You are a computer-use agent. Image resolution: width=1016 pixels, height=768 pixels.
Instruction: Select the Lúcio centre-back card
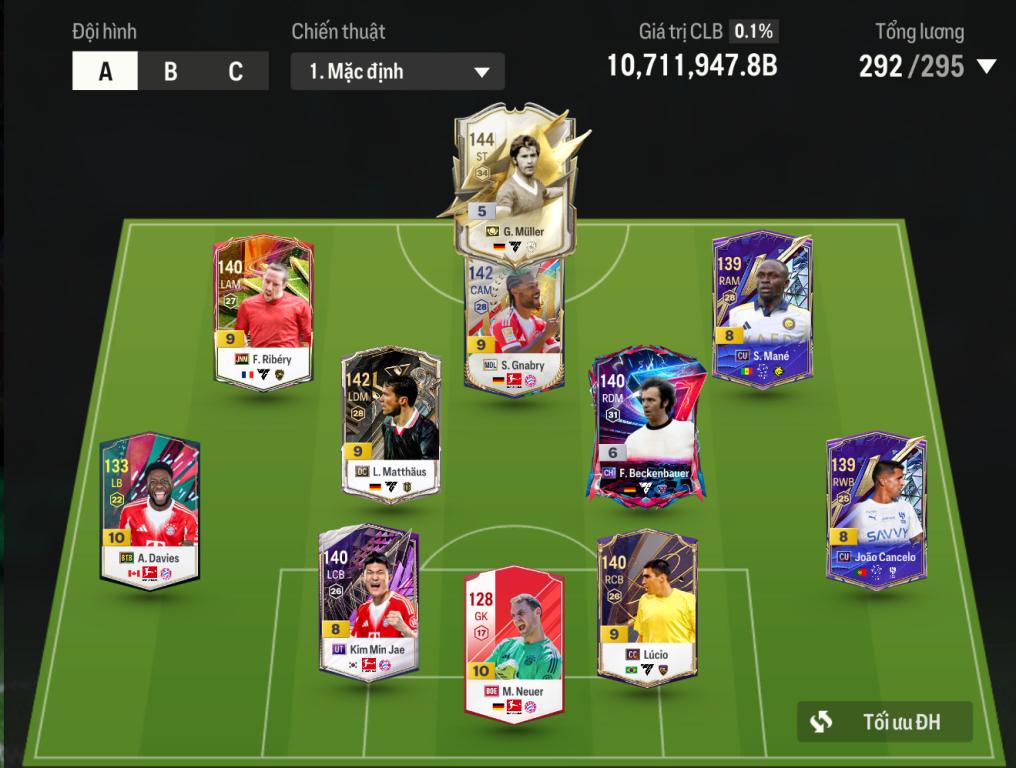click(647, 605)
